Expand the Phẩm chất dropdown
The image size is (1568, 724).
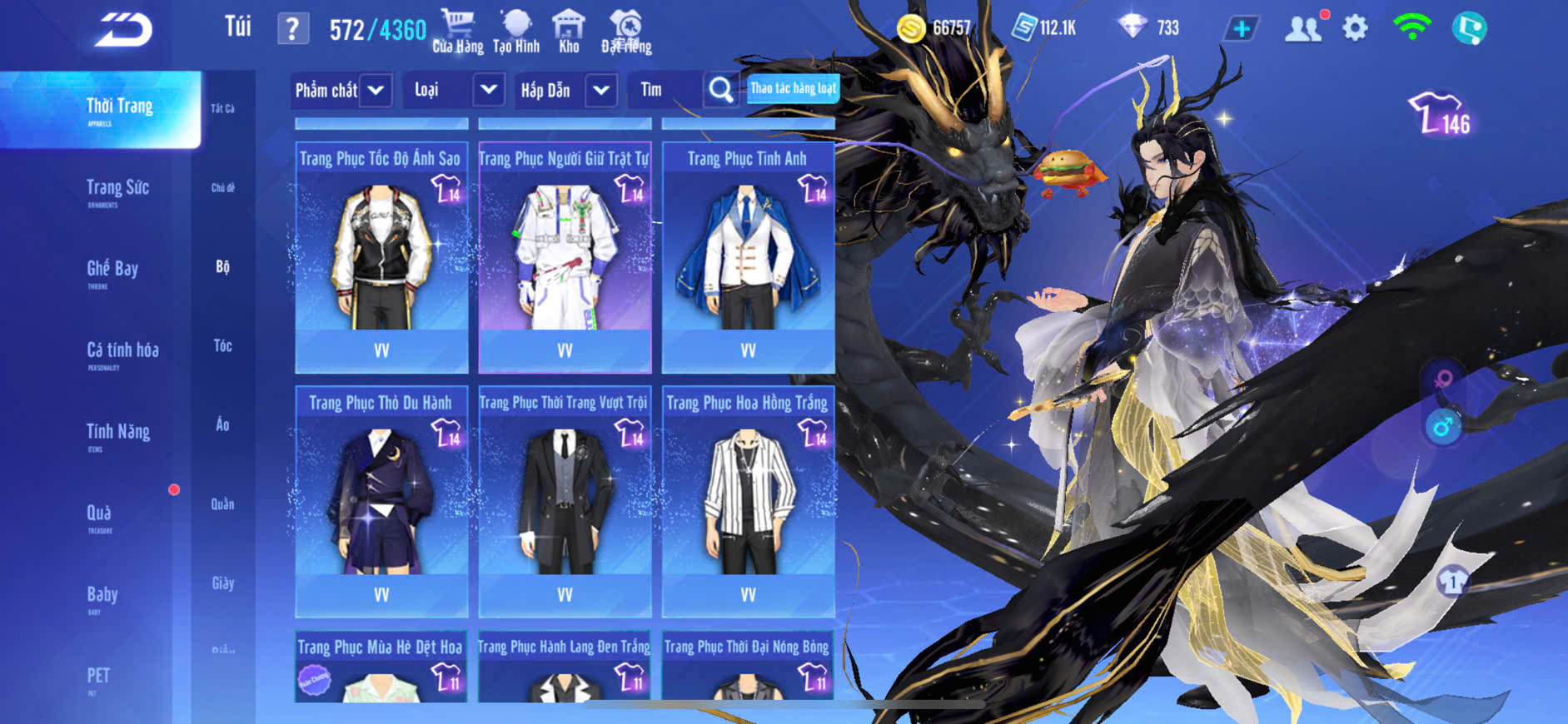[x=376, y=90]
